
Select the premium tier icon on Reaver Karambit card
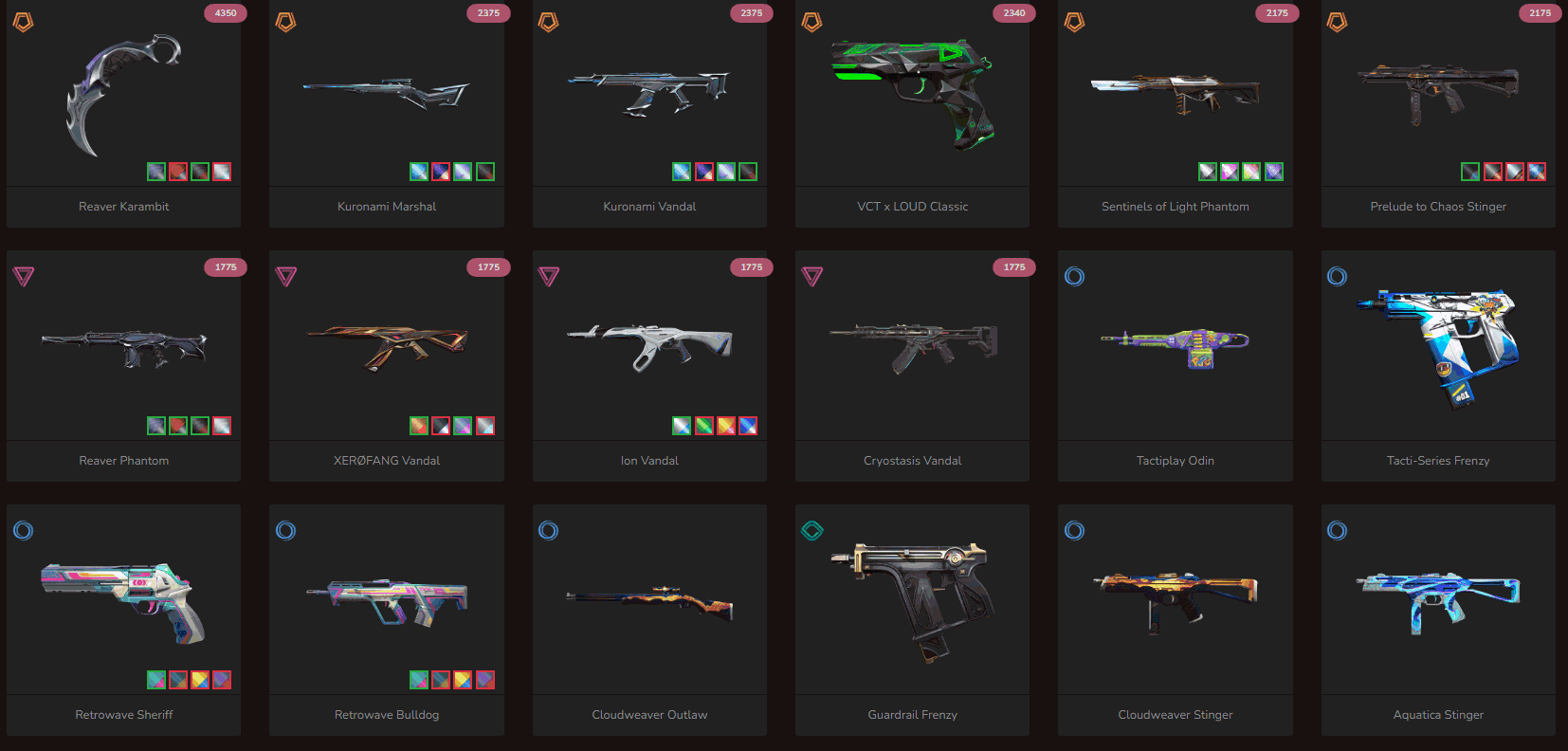pyautogui.click(x=24, y=22)
